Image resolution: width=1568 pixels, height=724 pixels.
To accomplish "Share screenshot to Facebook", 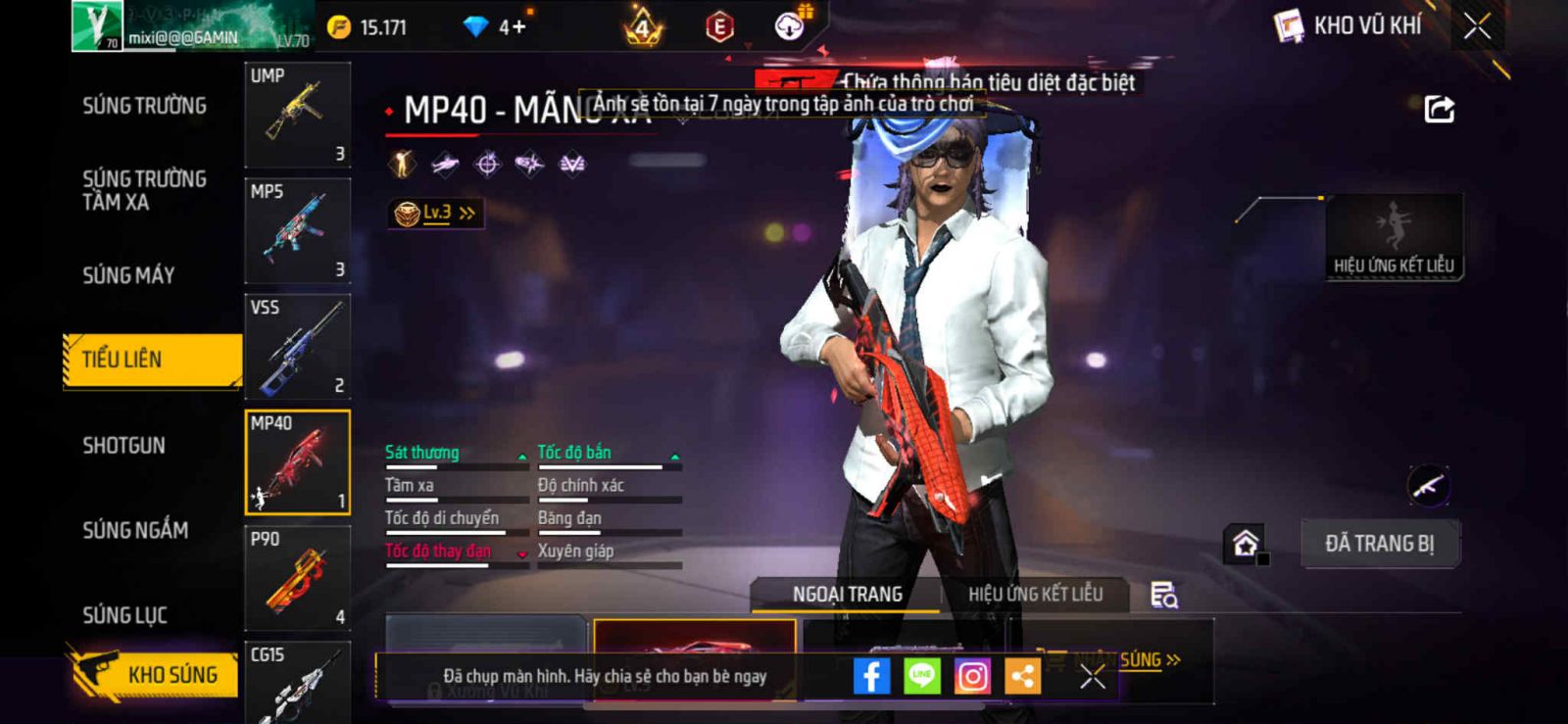I will click(x=871, y=676).
